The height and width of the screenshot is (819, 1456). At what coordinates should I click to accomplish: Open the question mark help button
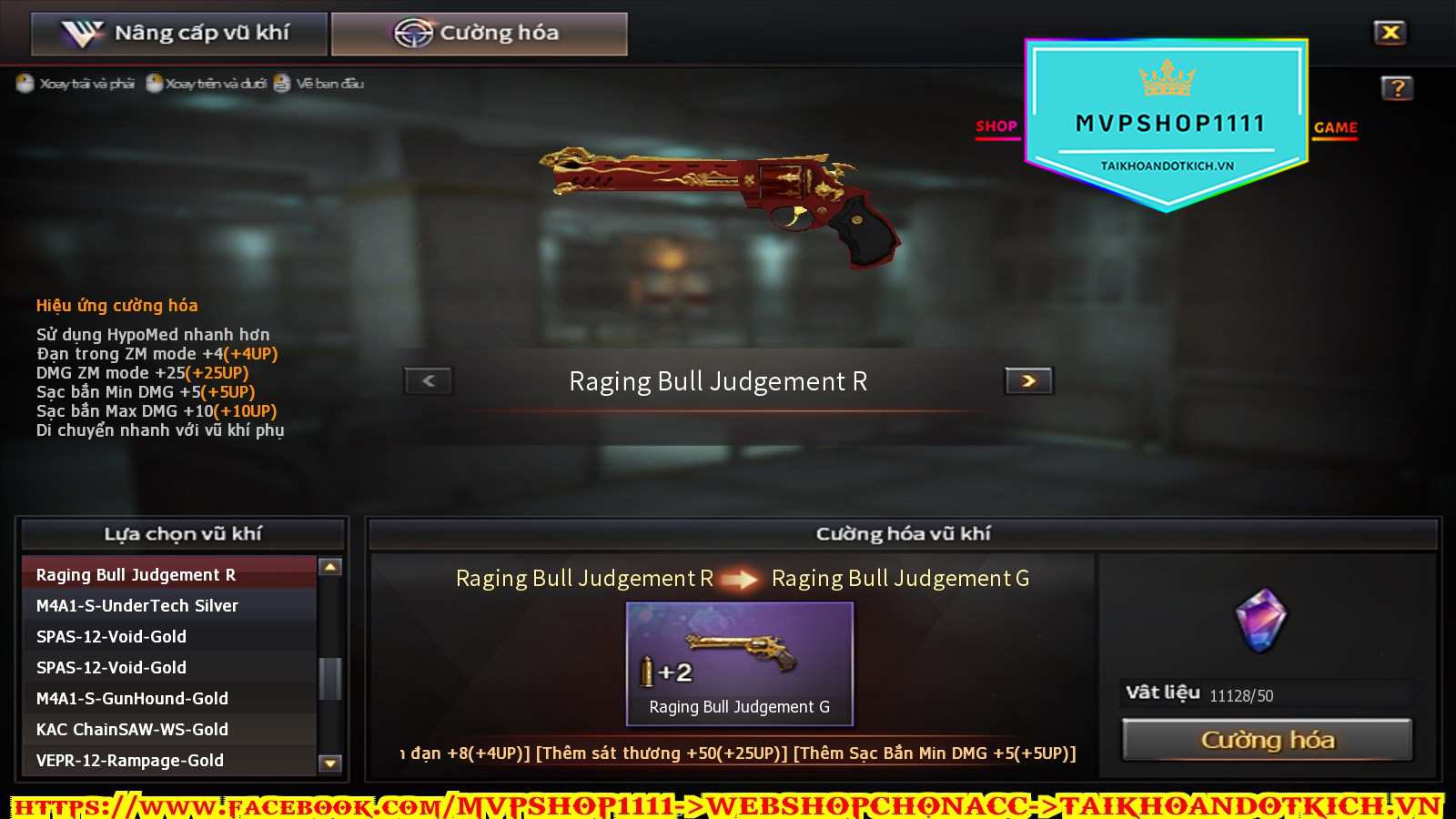[x=1397, y=88]
